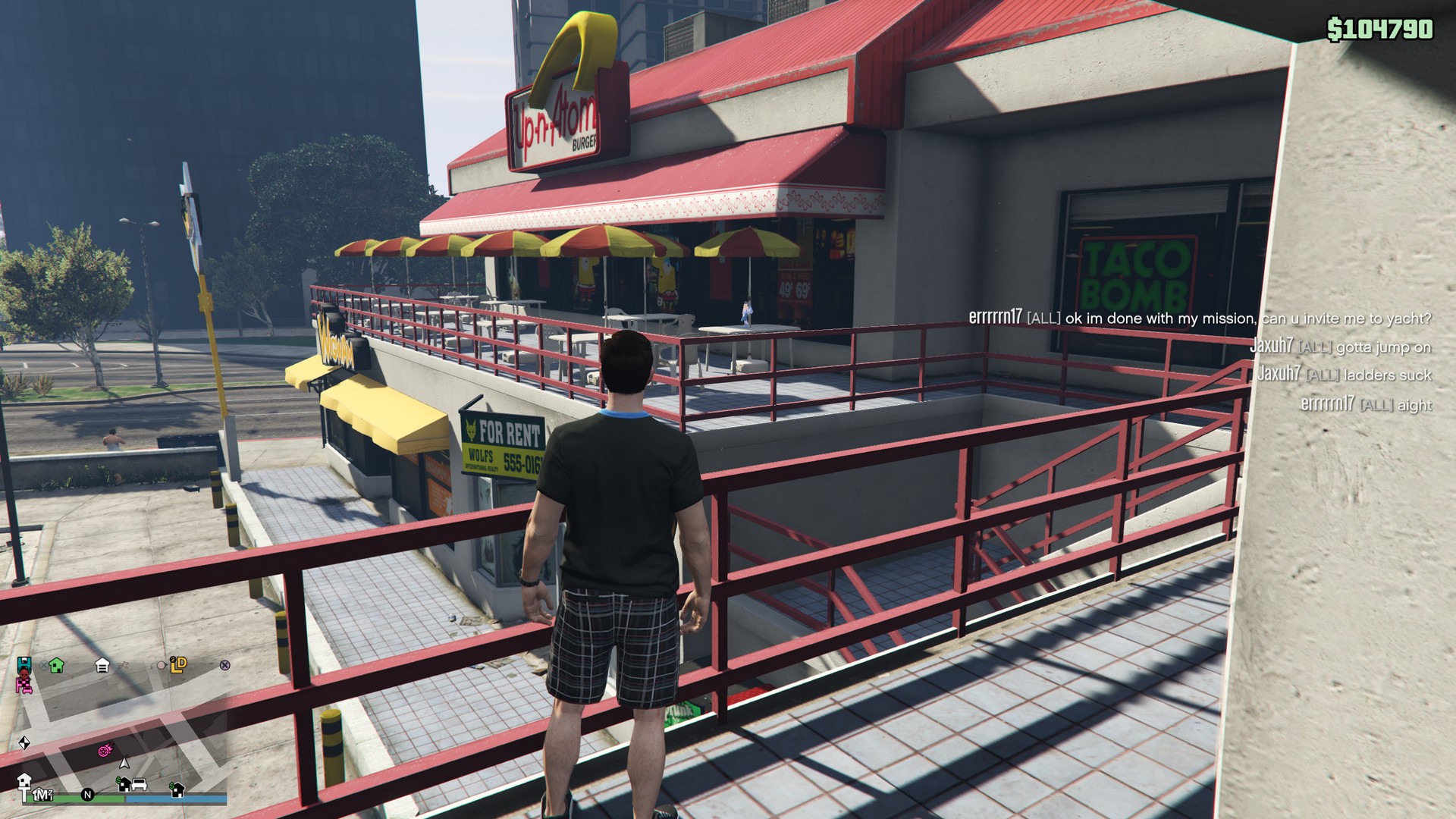Select the white player arrow on the minimap
The width and height of the screenshot is (1456, 819).
pyautogui.click(x=124, y=763)
